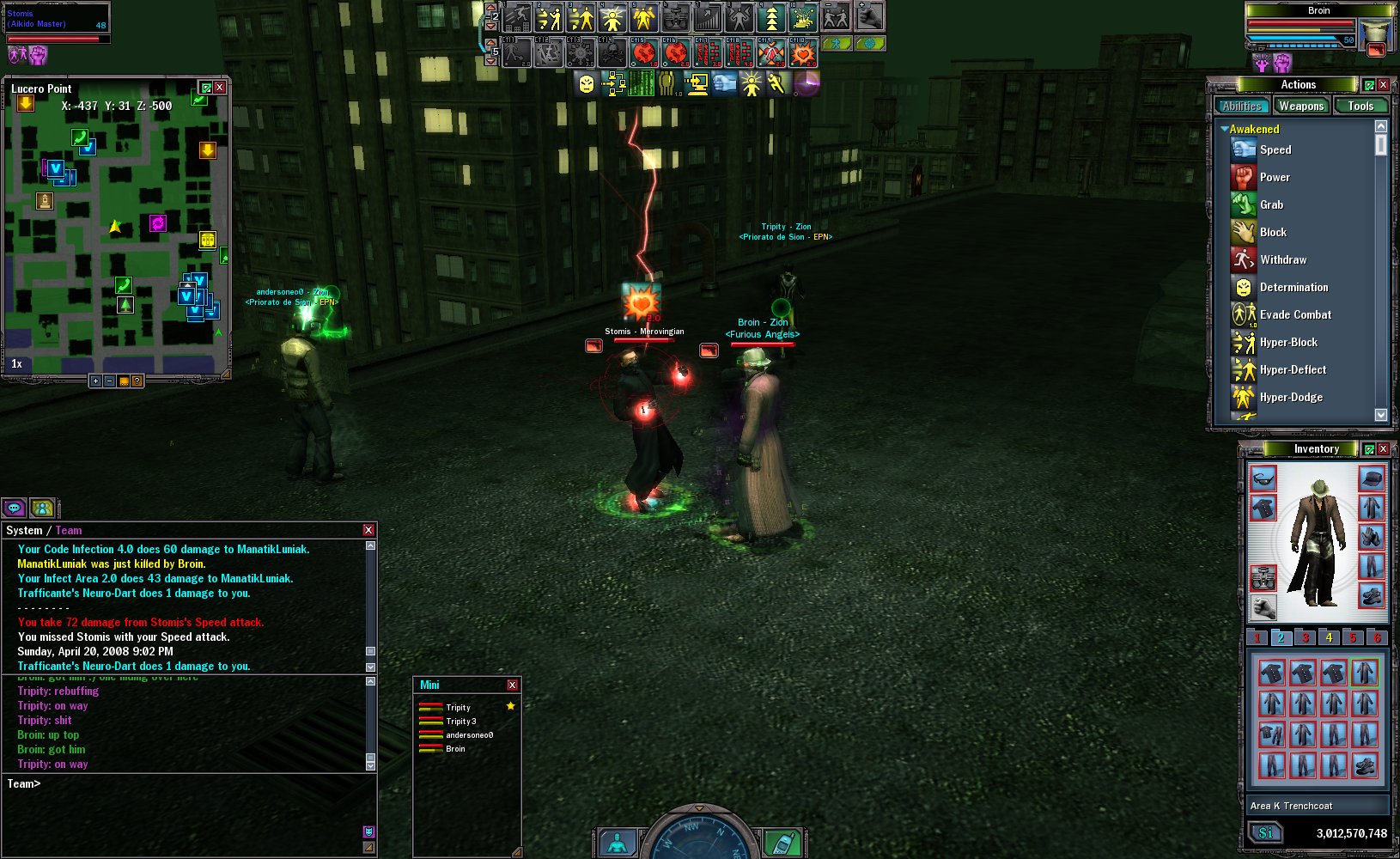Close the System chat window
This screenshot has width=1400, height=859.
tap(368, 530)
